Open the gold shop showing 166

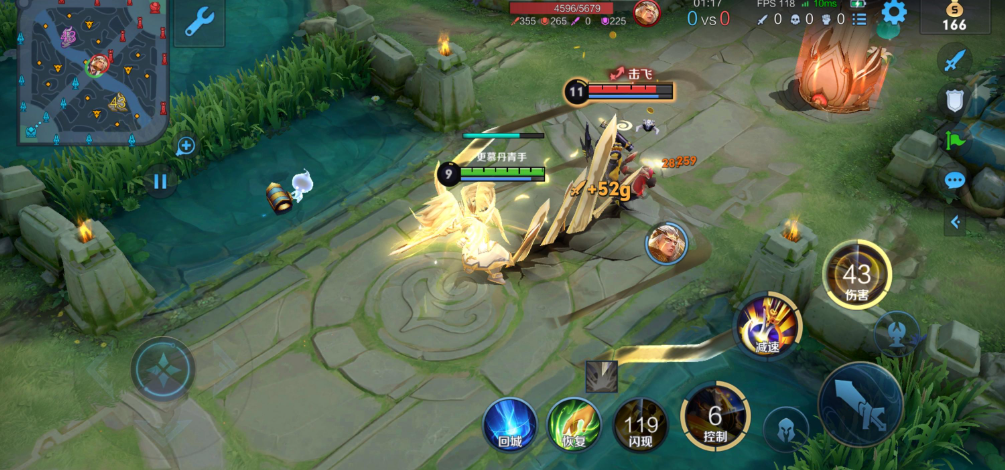(954, 17)
